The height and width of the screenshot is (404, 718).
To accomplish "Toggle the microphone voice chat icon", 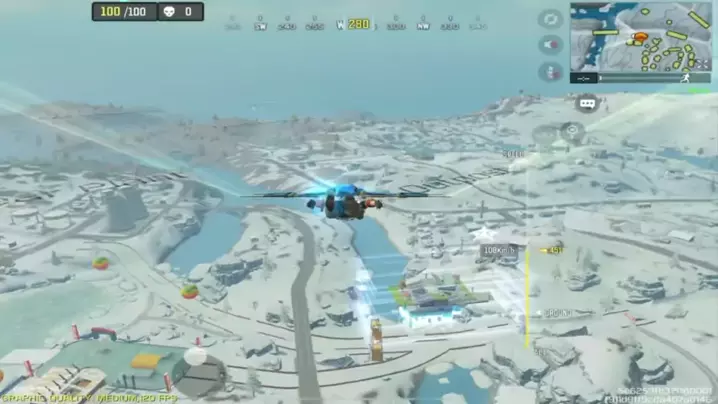I will (550, 72).
